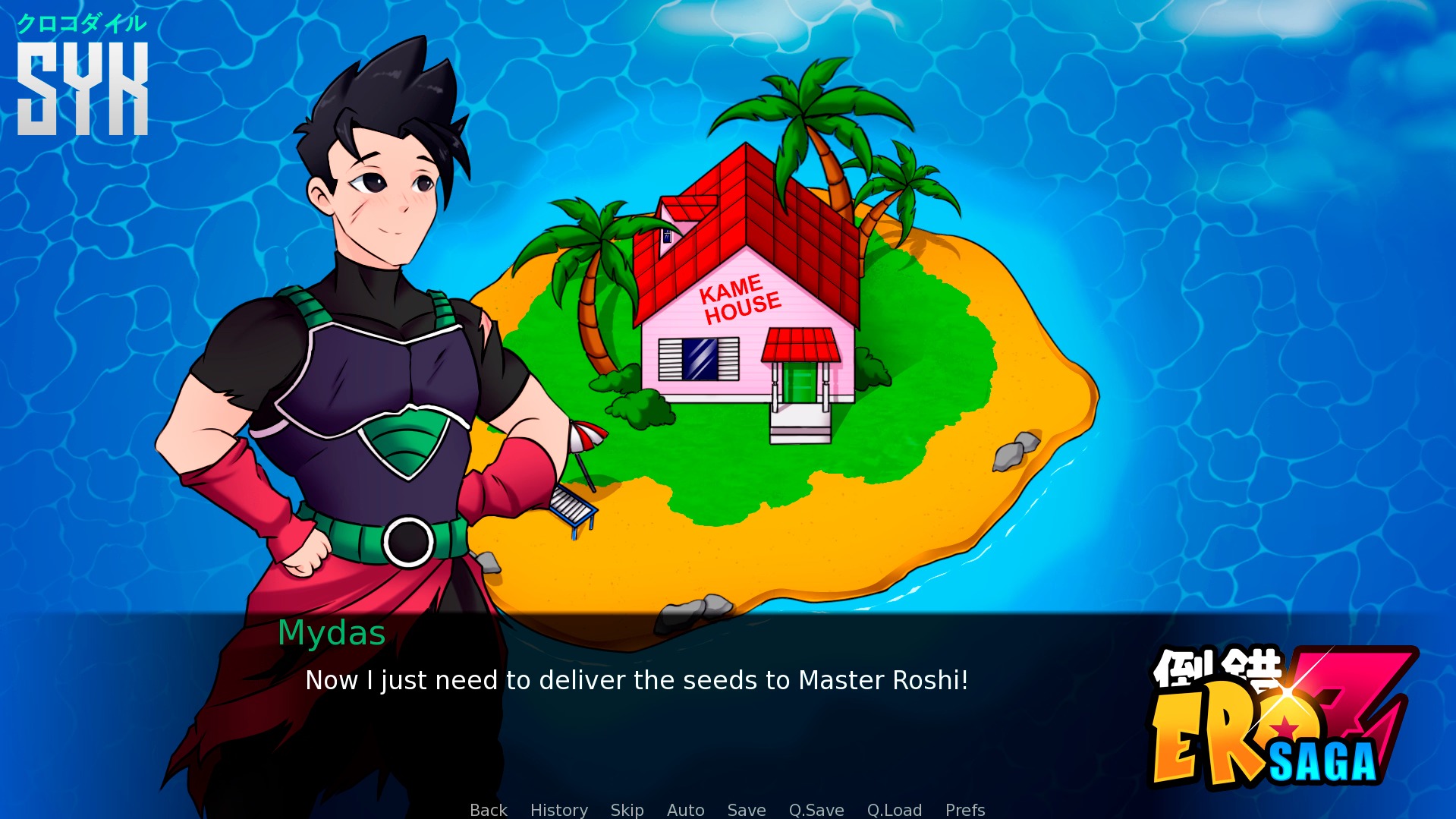The image size is (1456, 819).
Task: Activate Skip mode
Action: tap(627, 809)
